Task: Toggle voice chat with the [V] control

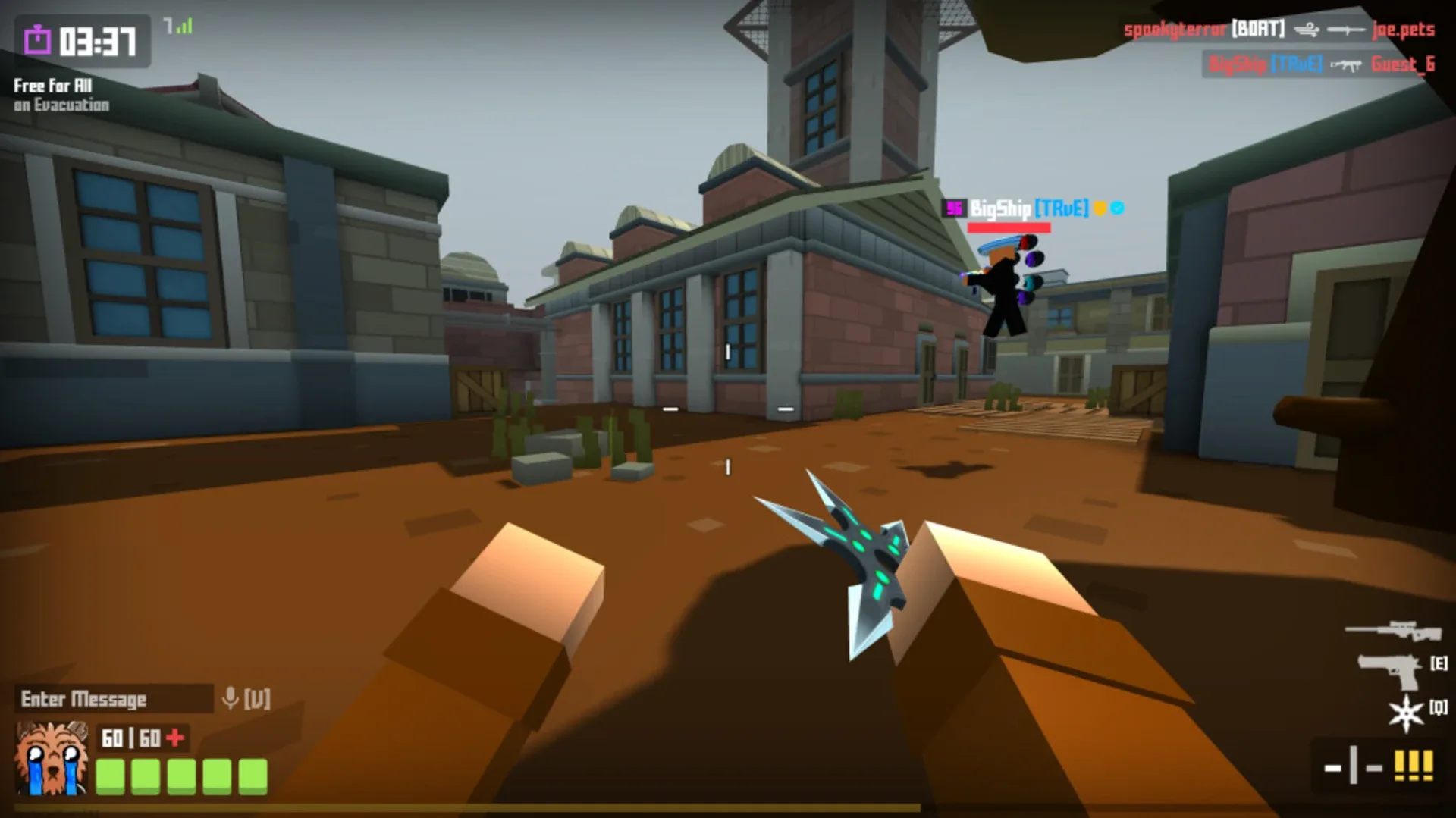Action: [x=256, y=697]
